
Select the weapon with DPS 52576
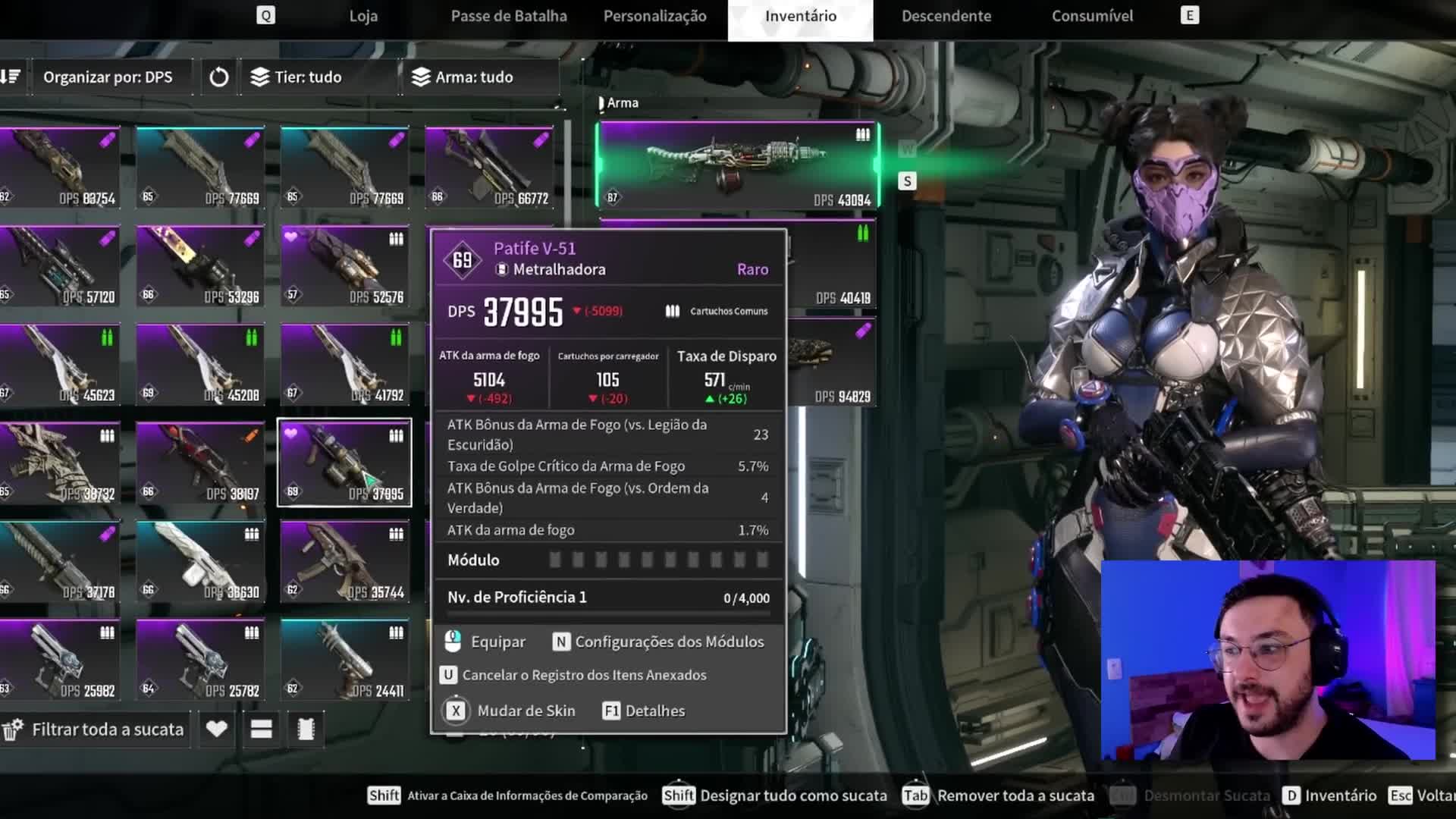(345, 266)
